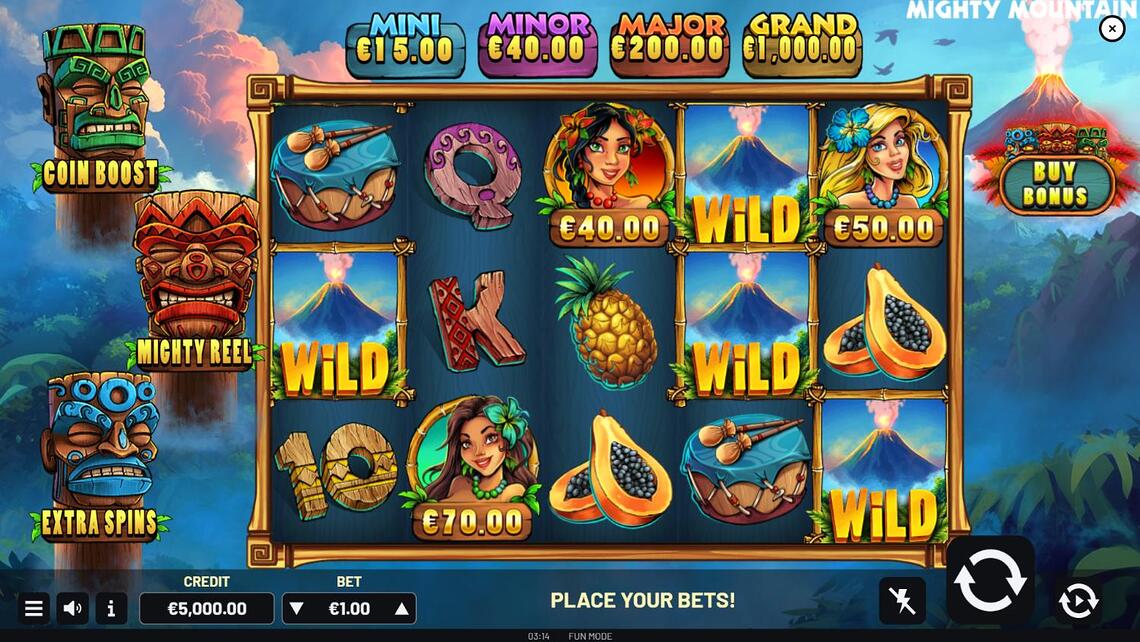
Task: Spin the reels with the large spin button
Action: (990, 581)
